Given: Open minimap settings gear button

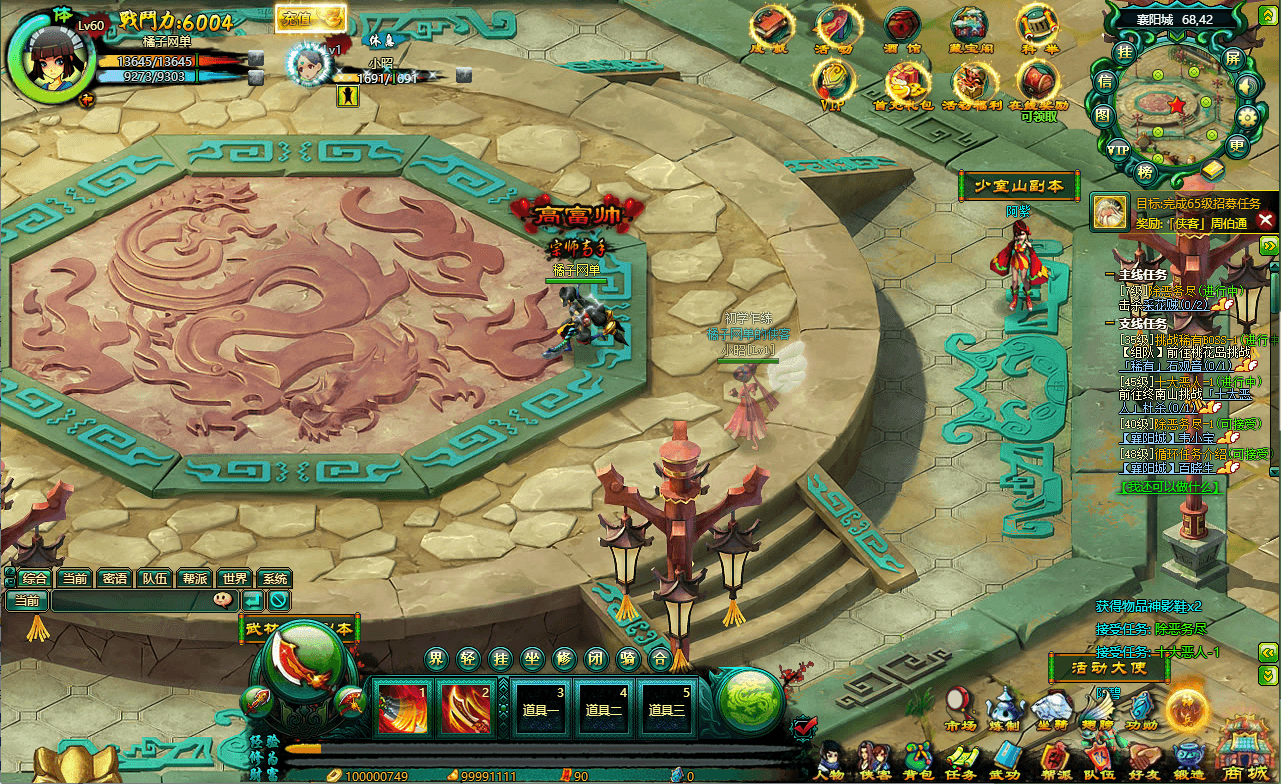Looking at the screenshot, I should pyautogui.click(x=1246, y=116).
